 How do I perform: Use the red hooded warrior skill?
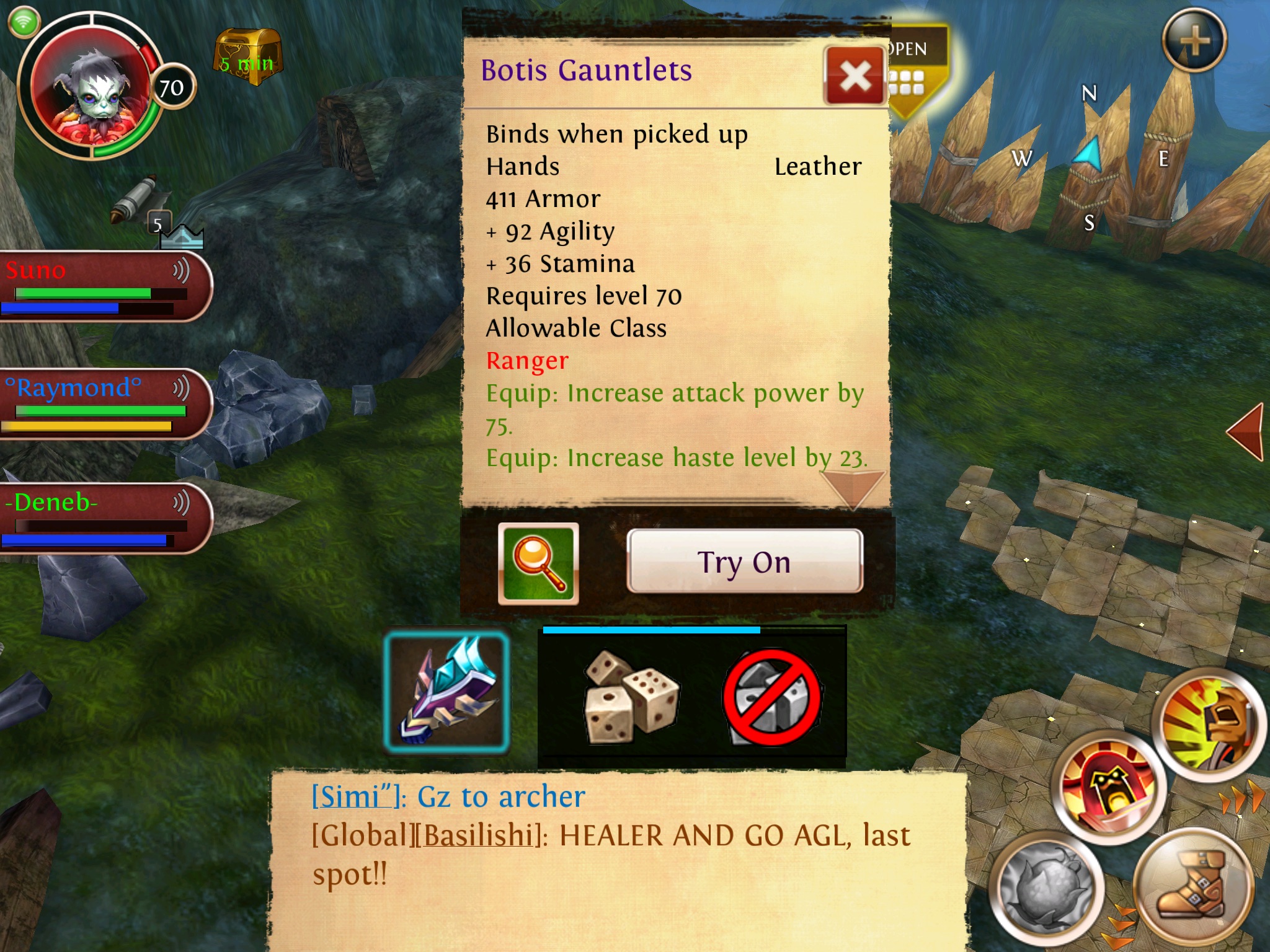click(1108, 787)
